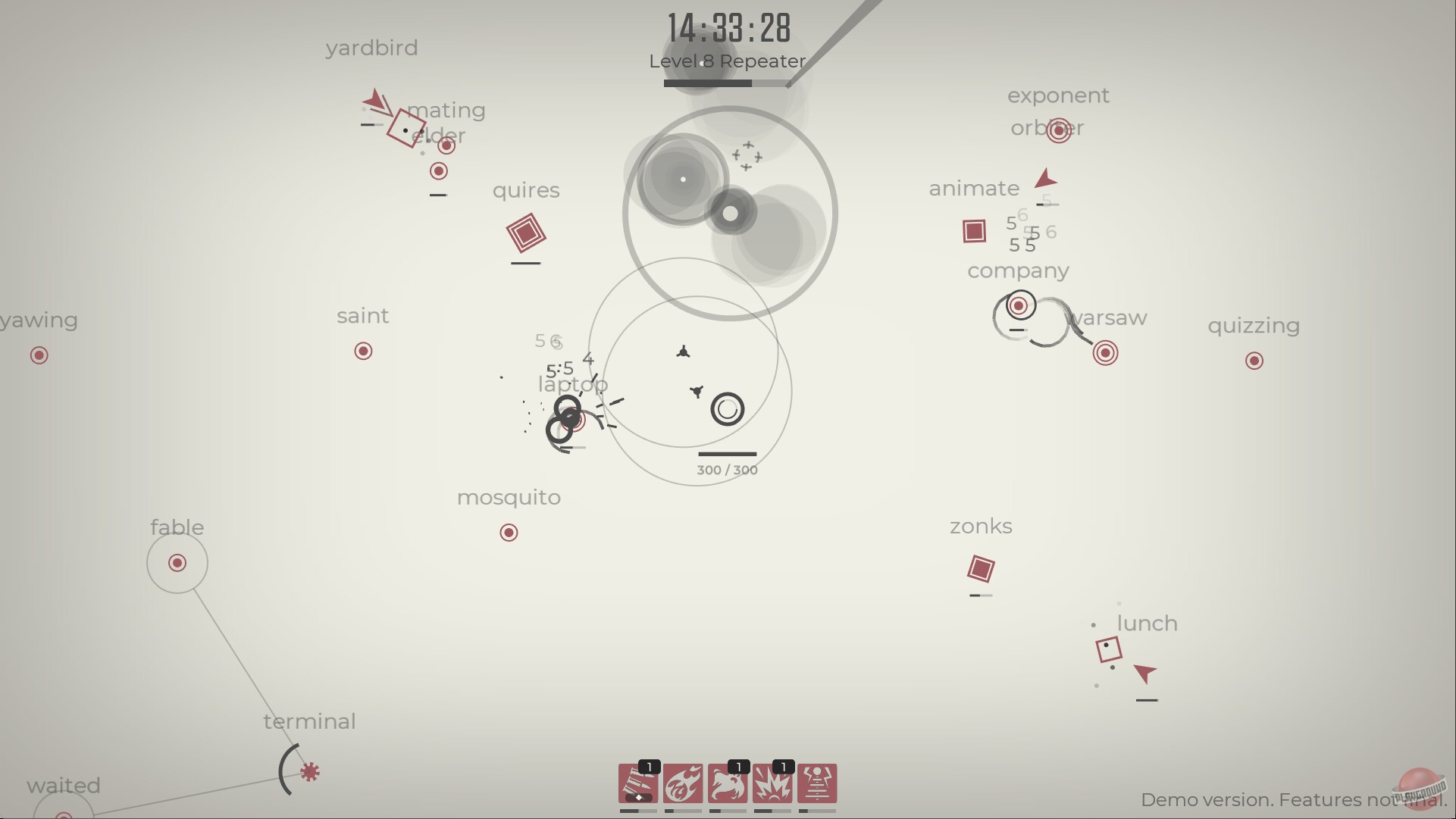This screenshot has height=819, width=1456.
Task: Click the mission timer showing 14:33:28
Action: [728, 28]
